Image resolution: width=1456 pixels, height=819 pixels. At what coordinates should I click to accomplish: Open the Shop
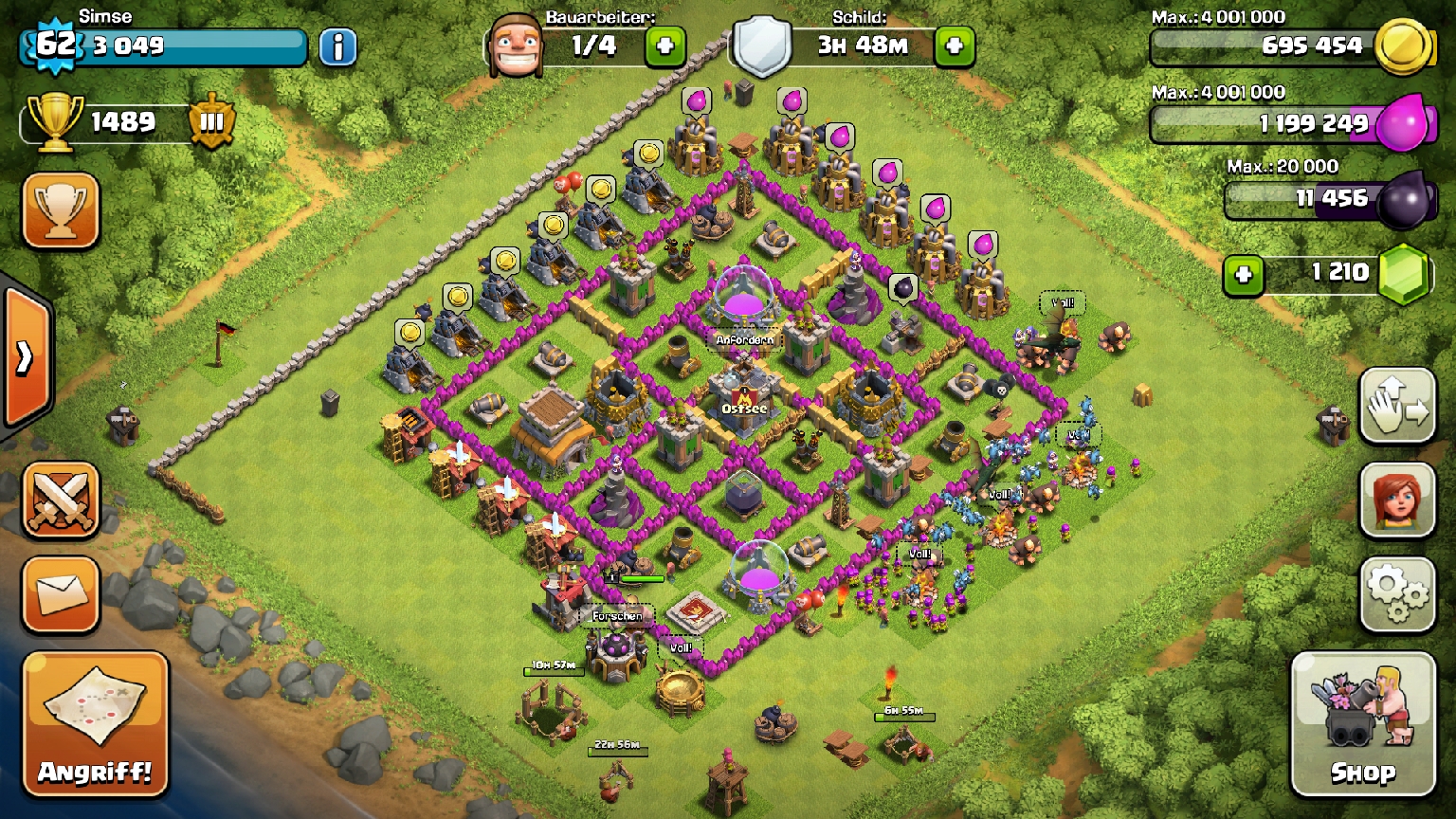click(1362, 724)
